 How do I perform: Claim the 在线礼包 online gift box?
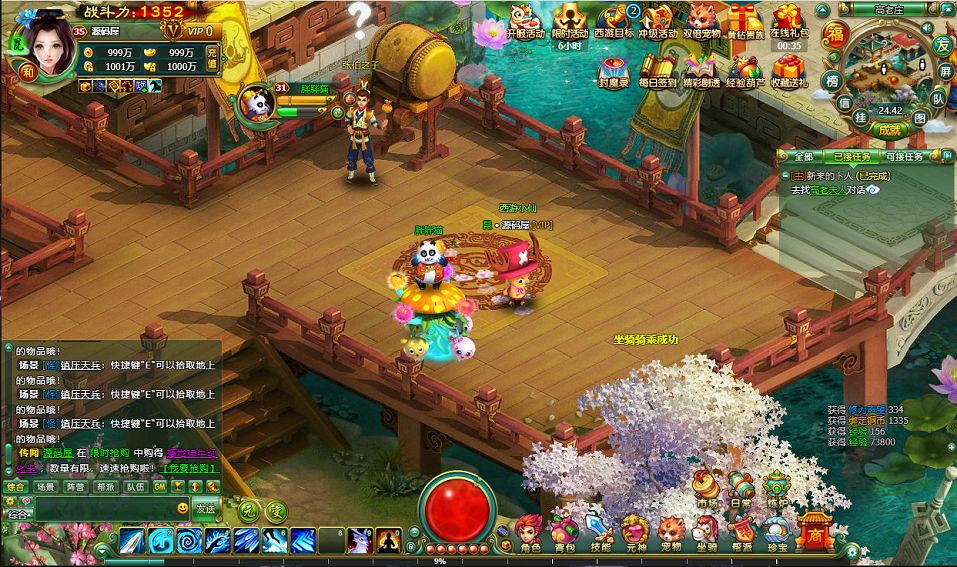pyautogui.click(x=789, y=22)
